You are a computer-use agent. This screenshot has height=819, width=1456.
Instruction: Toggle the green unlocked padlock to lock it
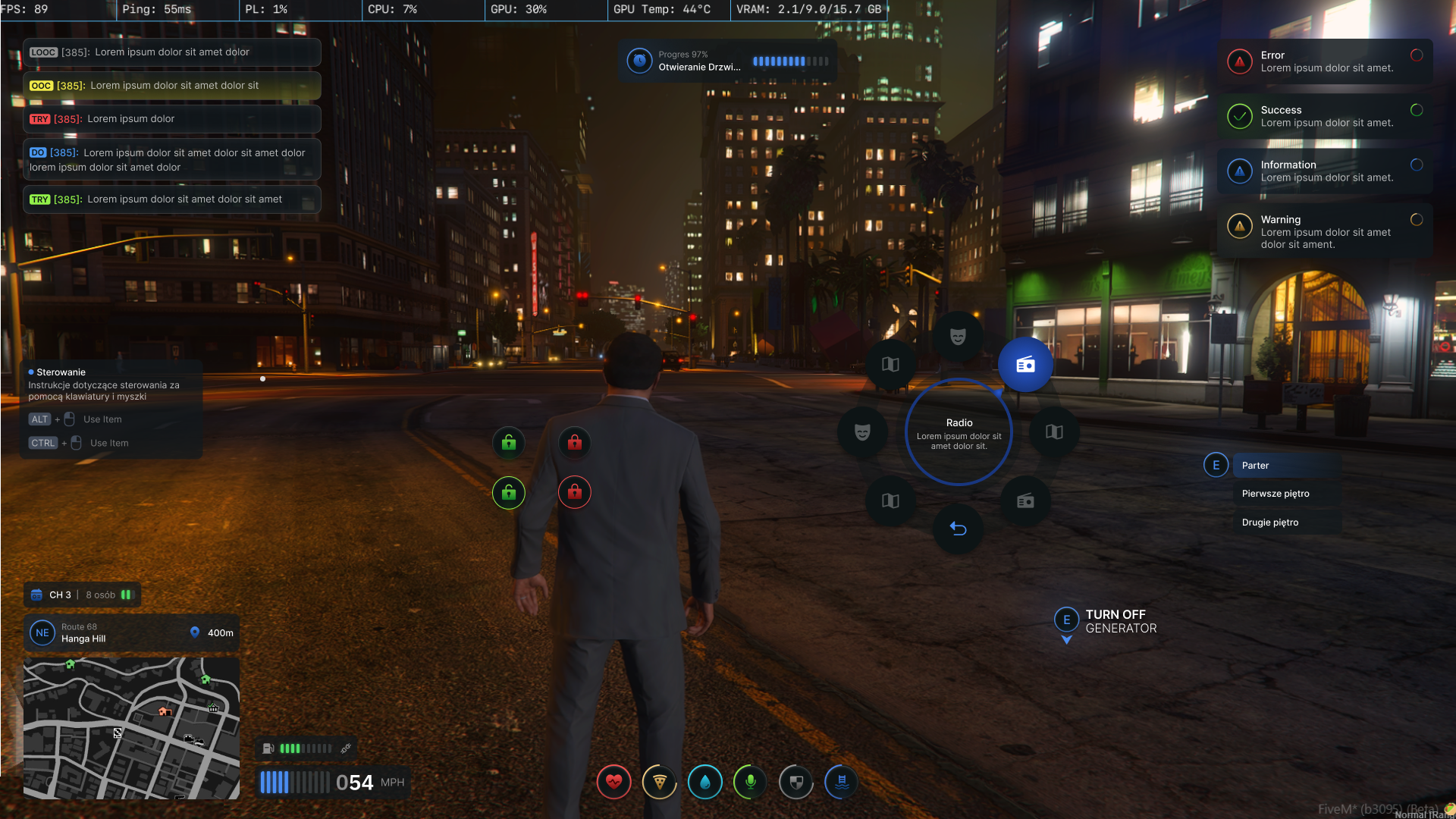[x=509, y=443]
